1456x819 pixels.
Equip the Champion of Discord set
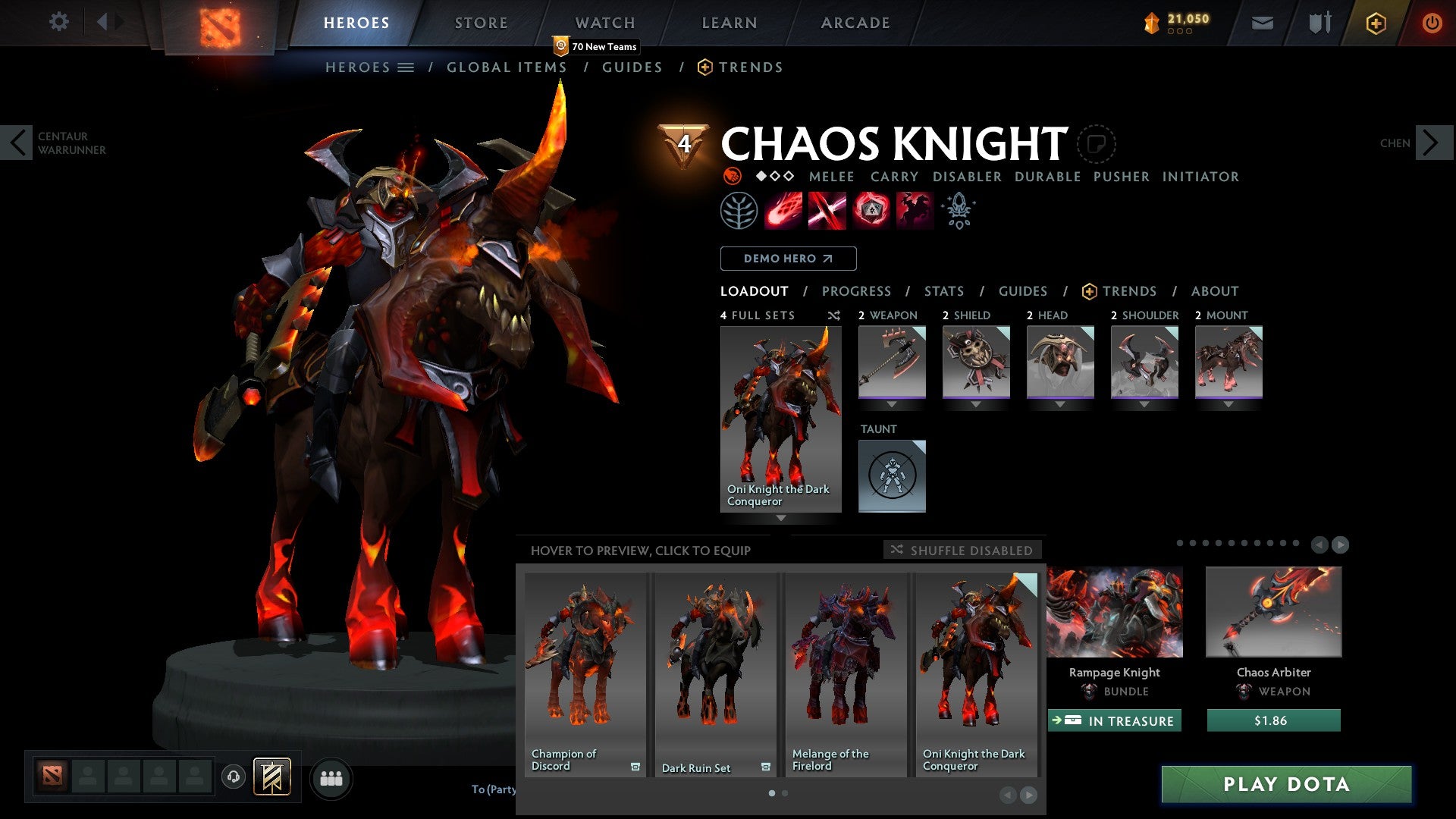[585, 673]
